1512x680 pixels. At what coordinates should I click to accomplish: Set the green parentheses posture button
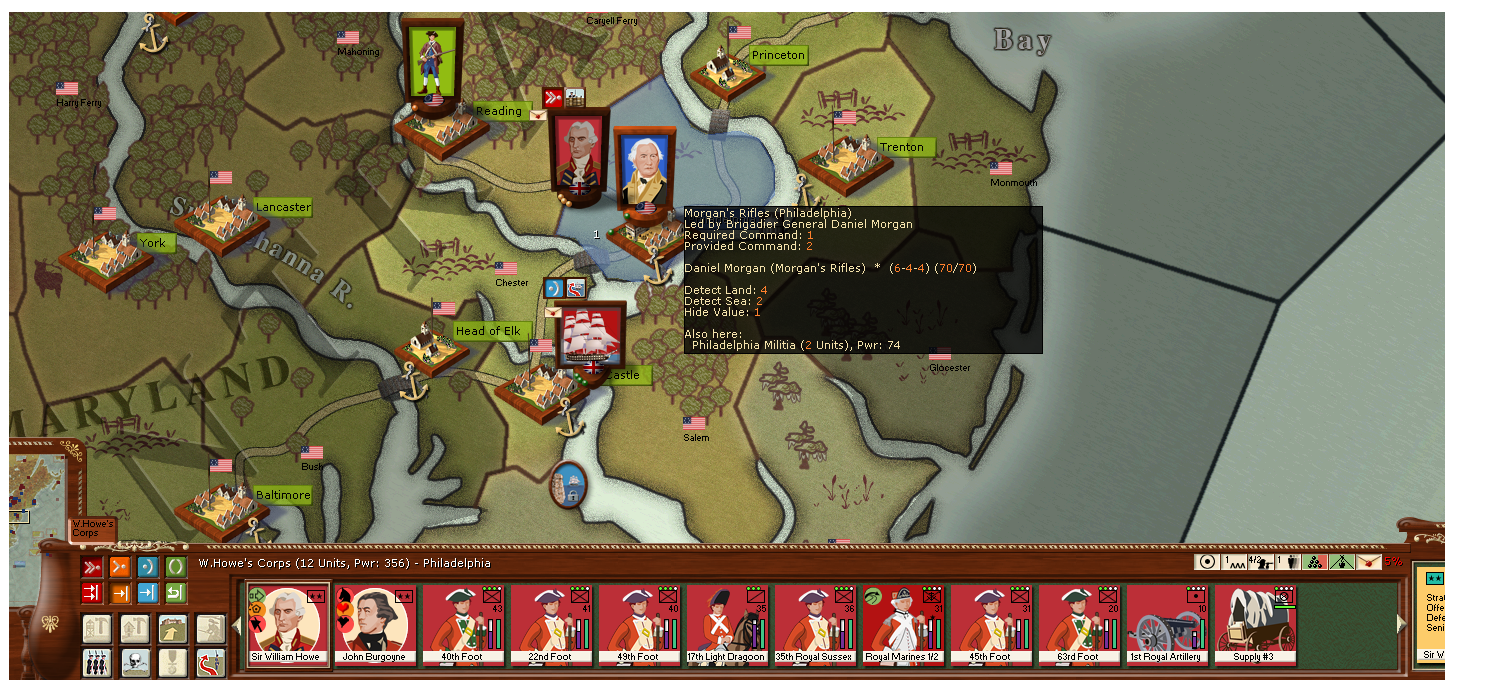(176, 567)
